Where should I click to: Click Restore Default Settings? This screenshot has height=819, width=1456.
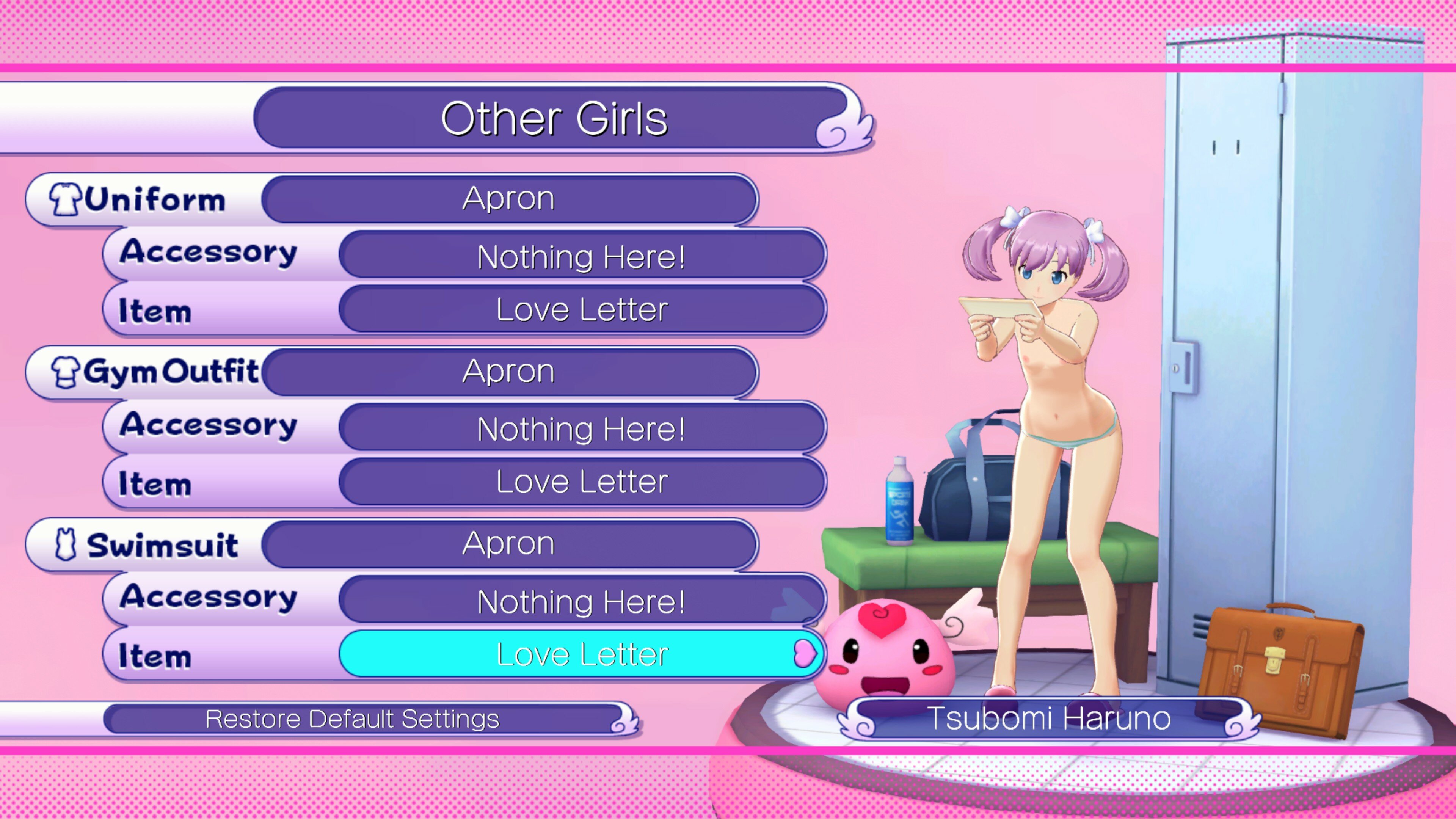[353, 719]
